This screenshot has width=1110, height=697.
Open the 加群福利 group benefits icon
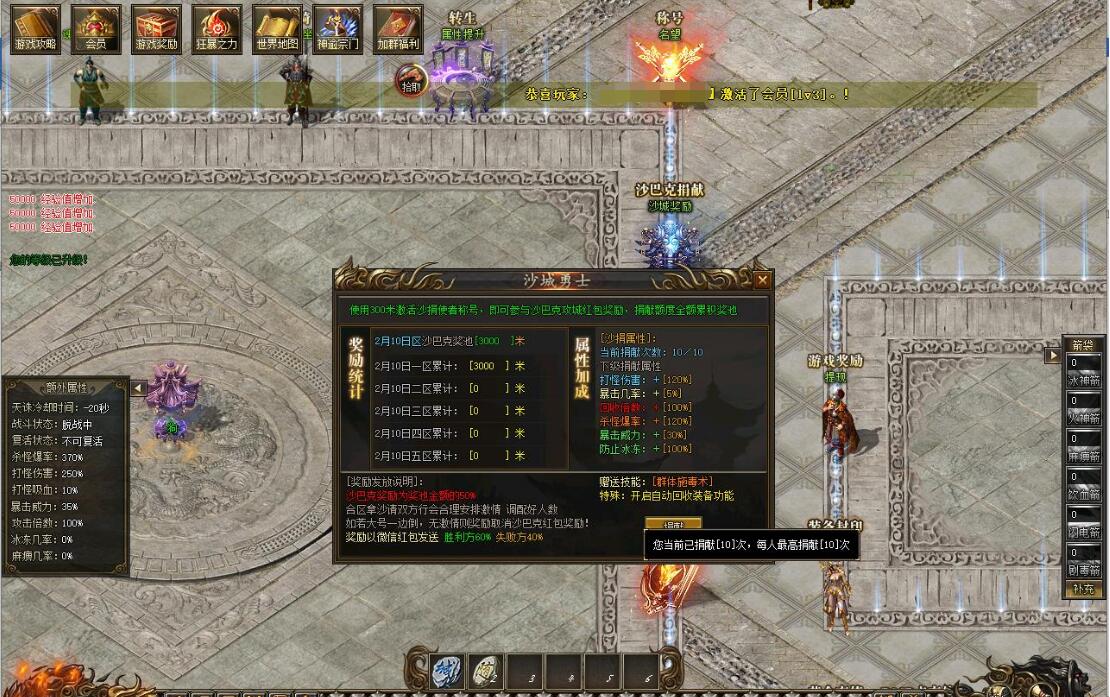tap(398, 28)
